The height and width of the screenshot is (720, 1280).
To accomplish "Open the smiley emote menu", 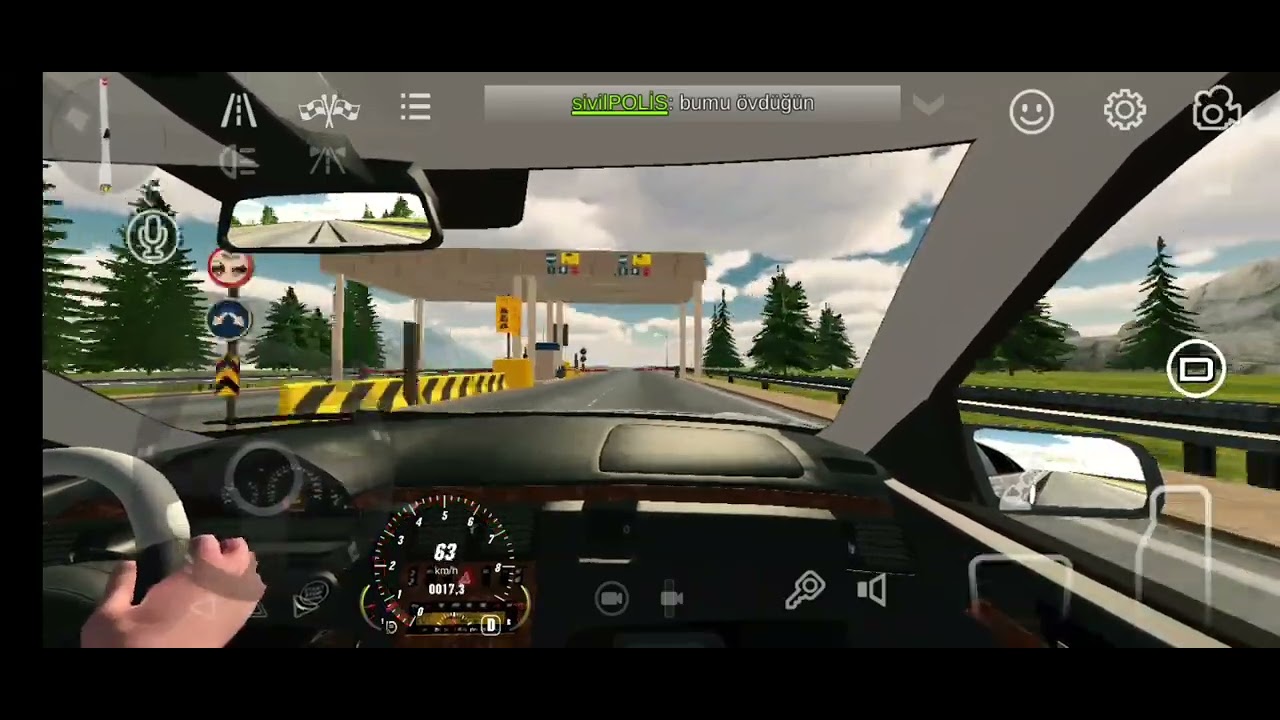I will [1031, 110].
